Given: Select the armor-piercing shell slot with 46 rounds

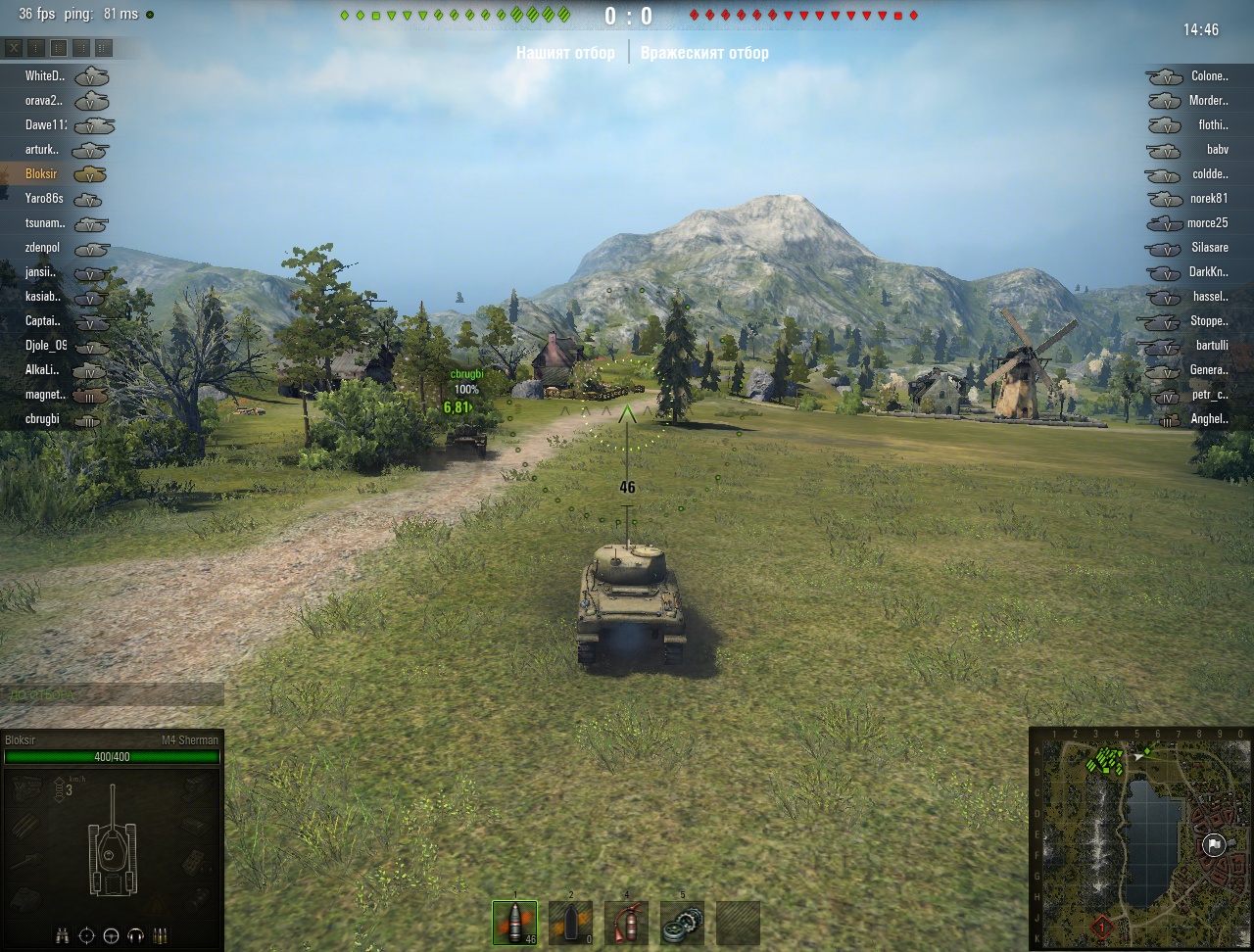Looking at the screenshot, I should (x=514, y=923).
